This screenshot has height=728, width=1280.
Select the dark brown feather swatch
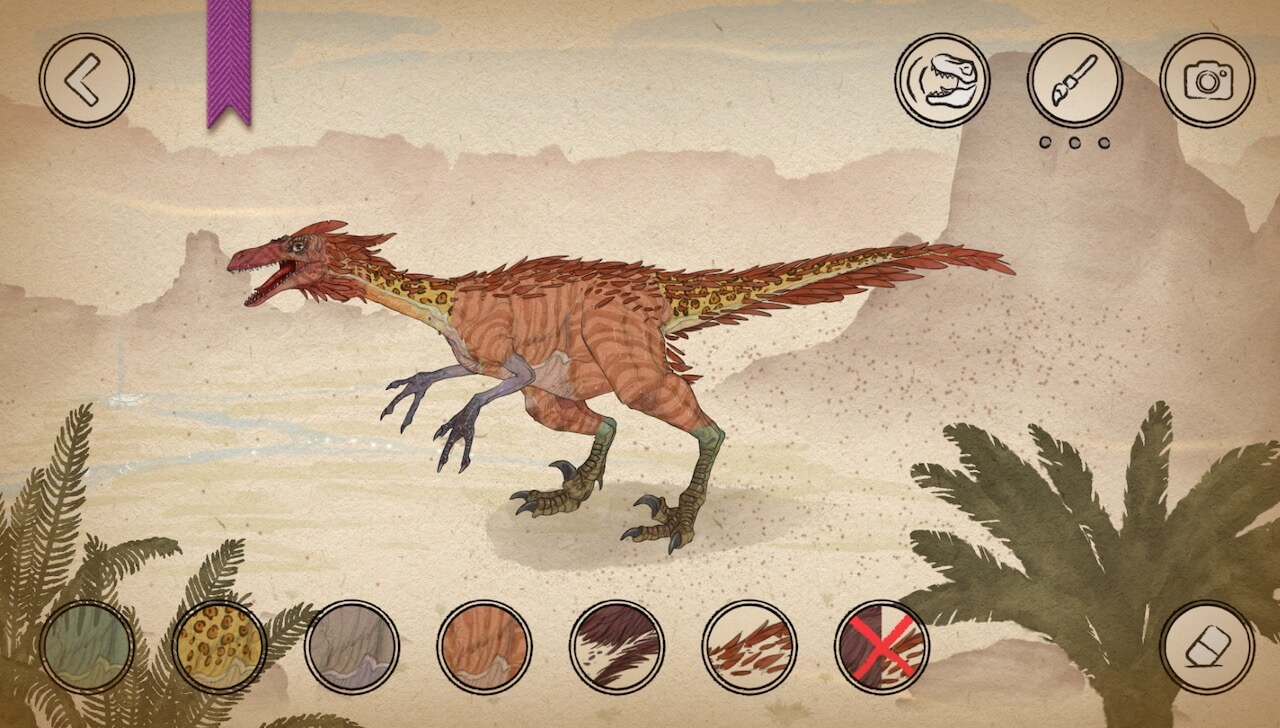point(617,647)
